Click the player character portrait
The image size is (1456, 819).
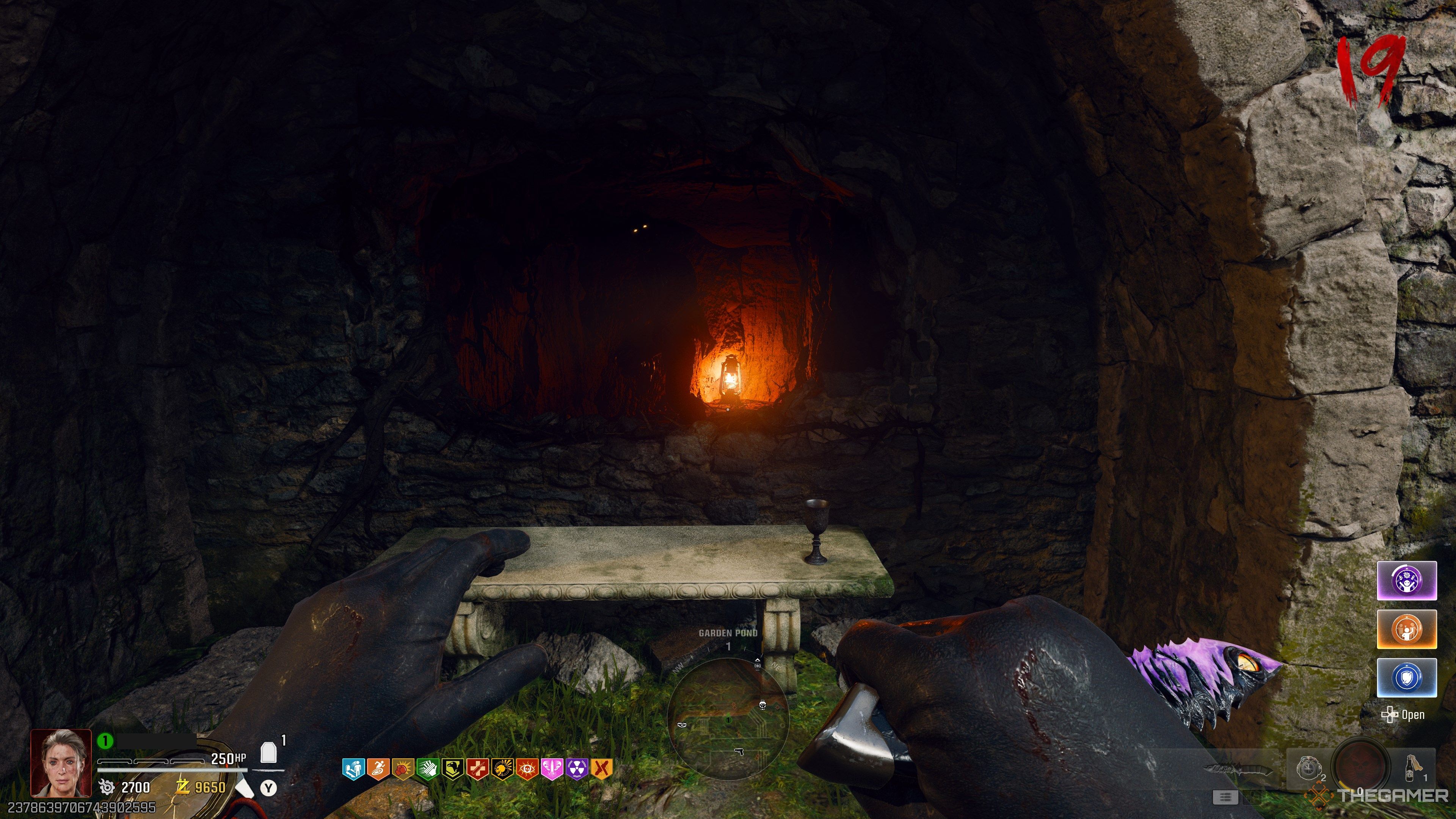pyautogui.click(x=61, y=763)
